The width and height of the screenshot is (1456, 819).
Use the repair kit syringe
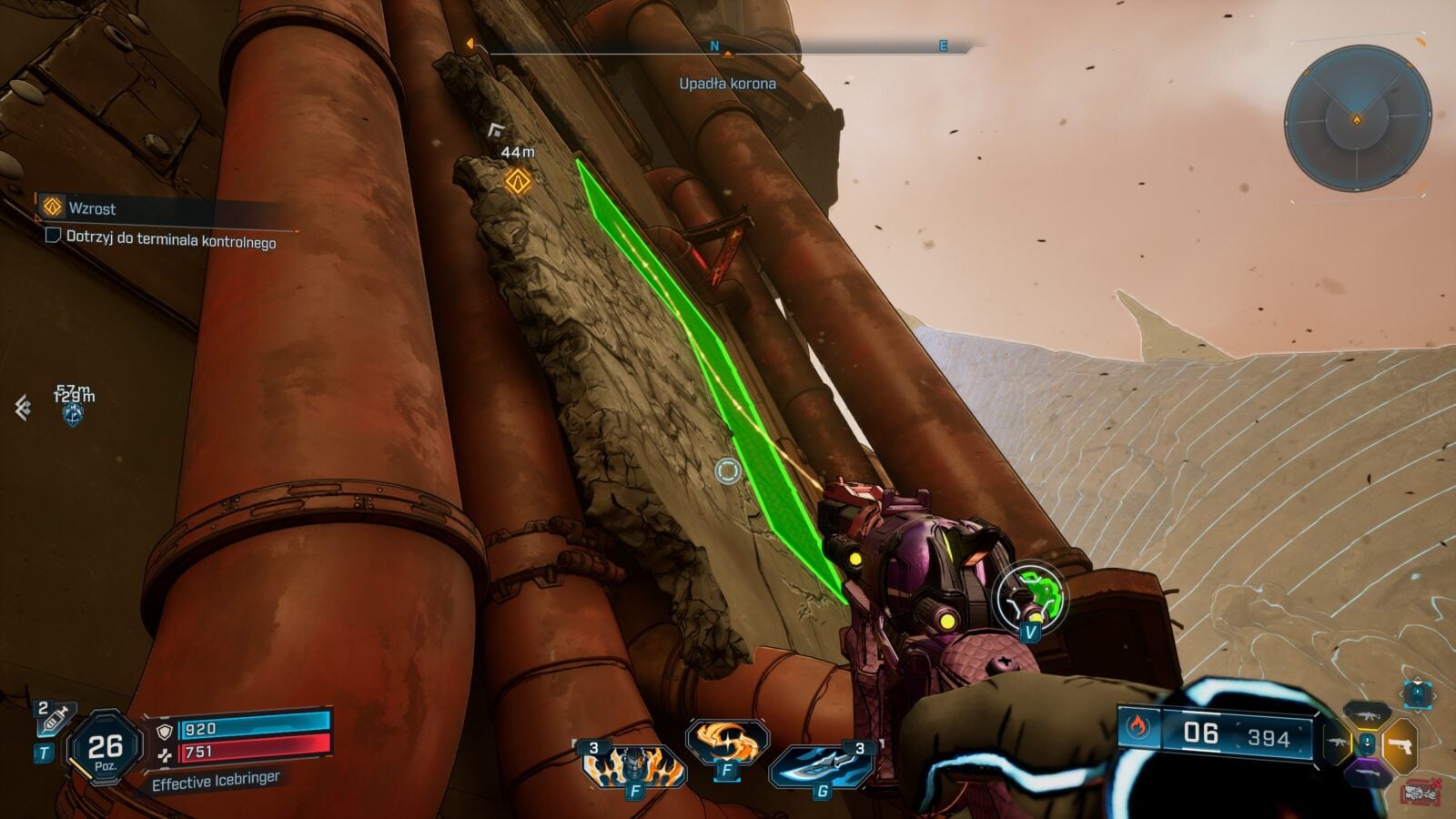pos(54,720)
